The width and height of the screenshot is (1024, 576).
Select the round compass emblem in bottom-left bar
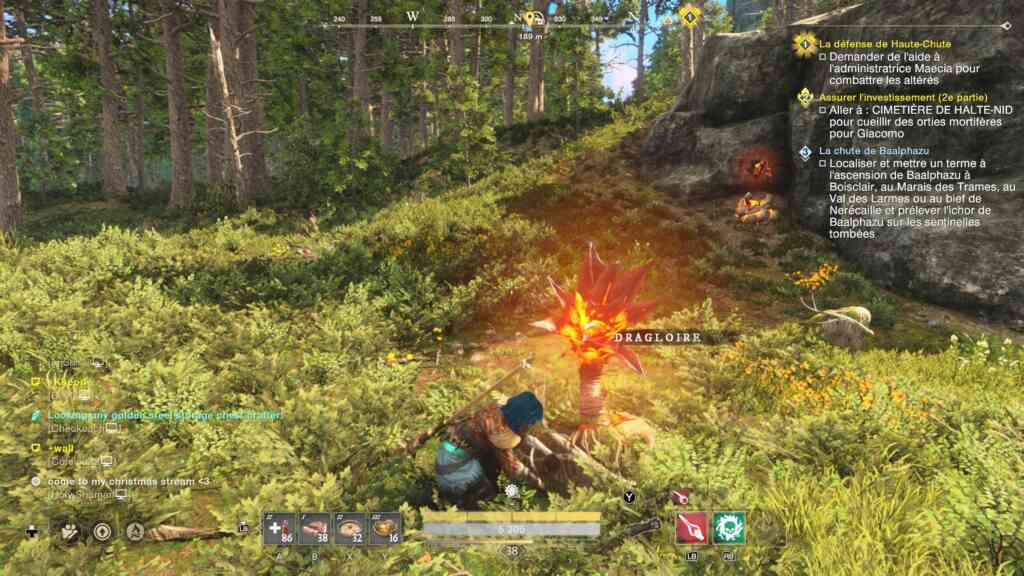pyautogui.click(x=102, y=531)
